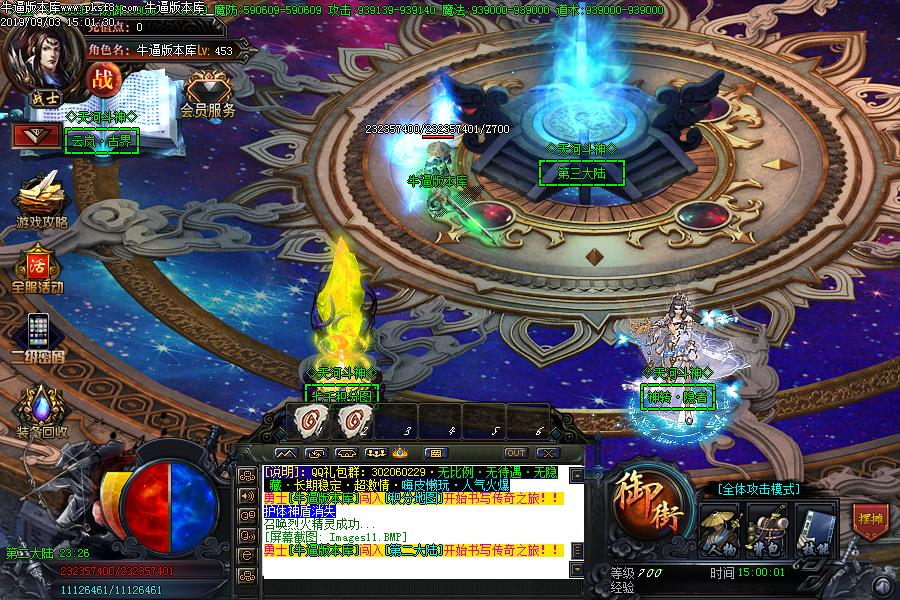Open the 二级密码 secondary password phone icon

38,335
